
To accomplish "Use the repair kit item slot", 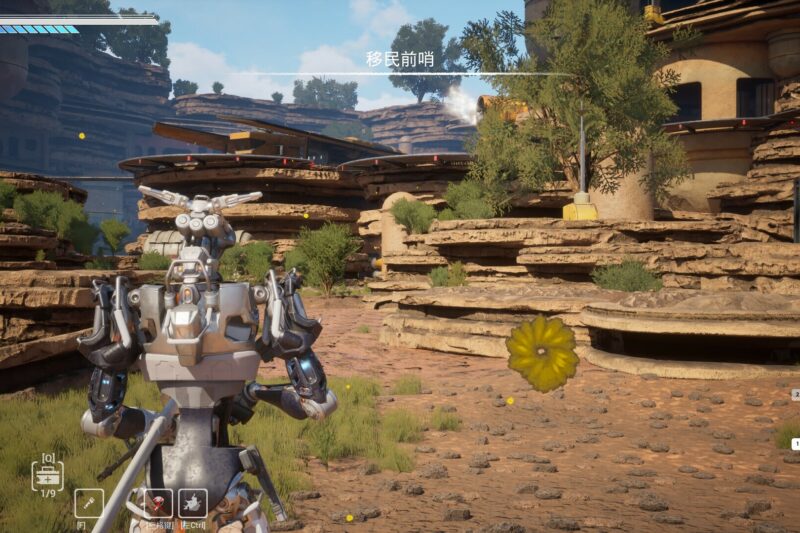I will coord(46,473).
